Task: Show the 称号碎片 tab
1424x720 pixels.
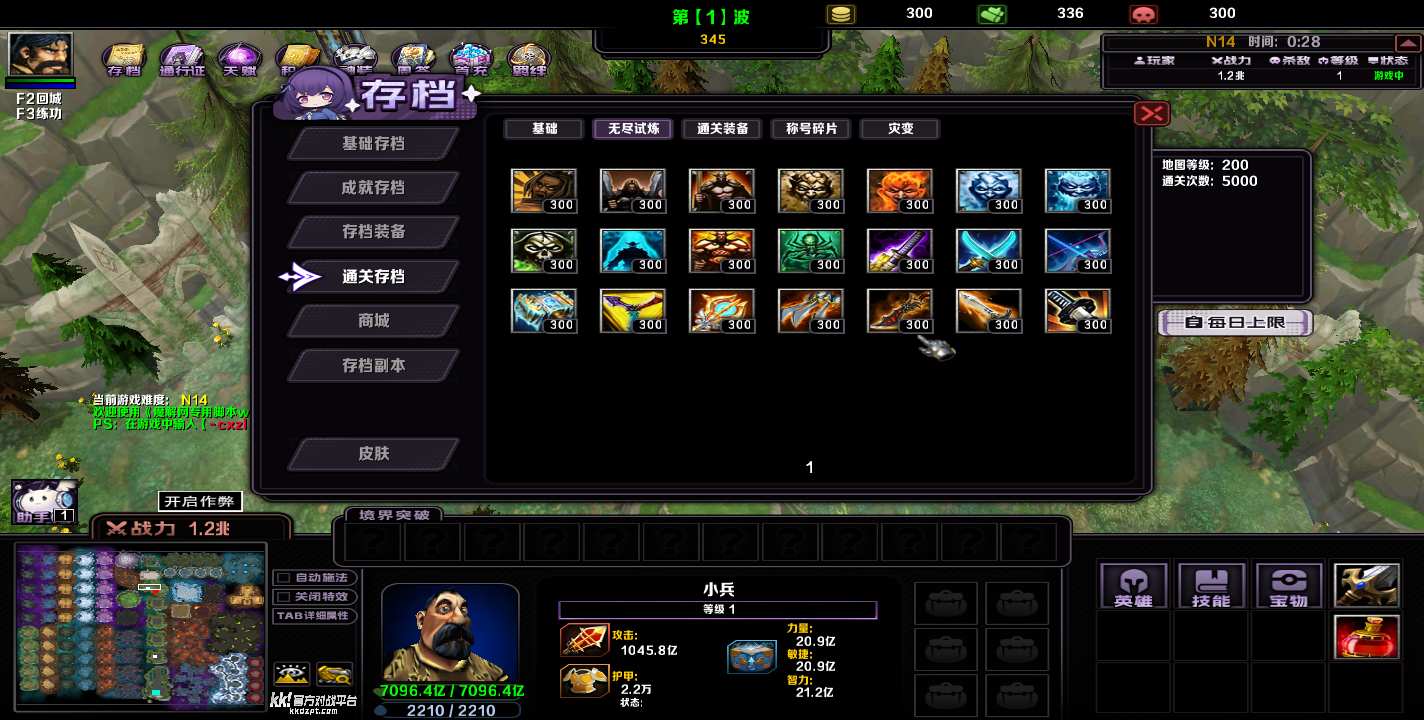Action: pos(811,129)
